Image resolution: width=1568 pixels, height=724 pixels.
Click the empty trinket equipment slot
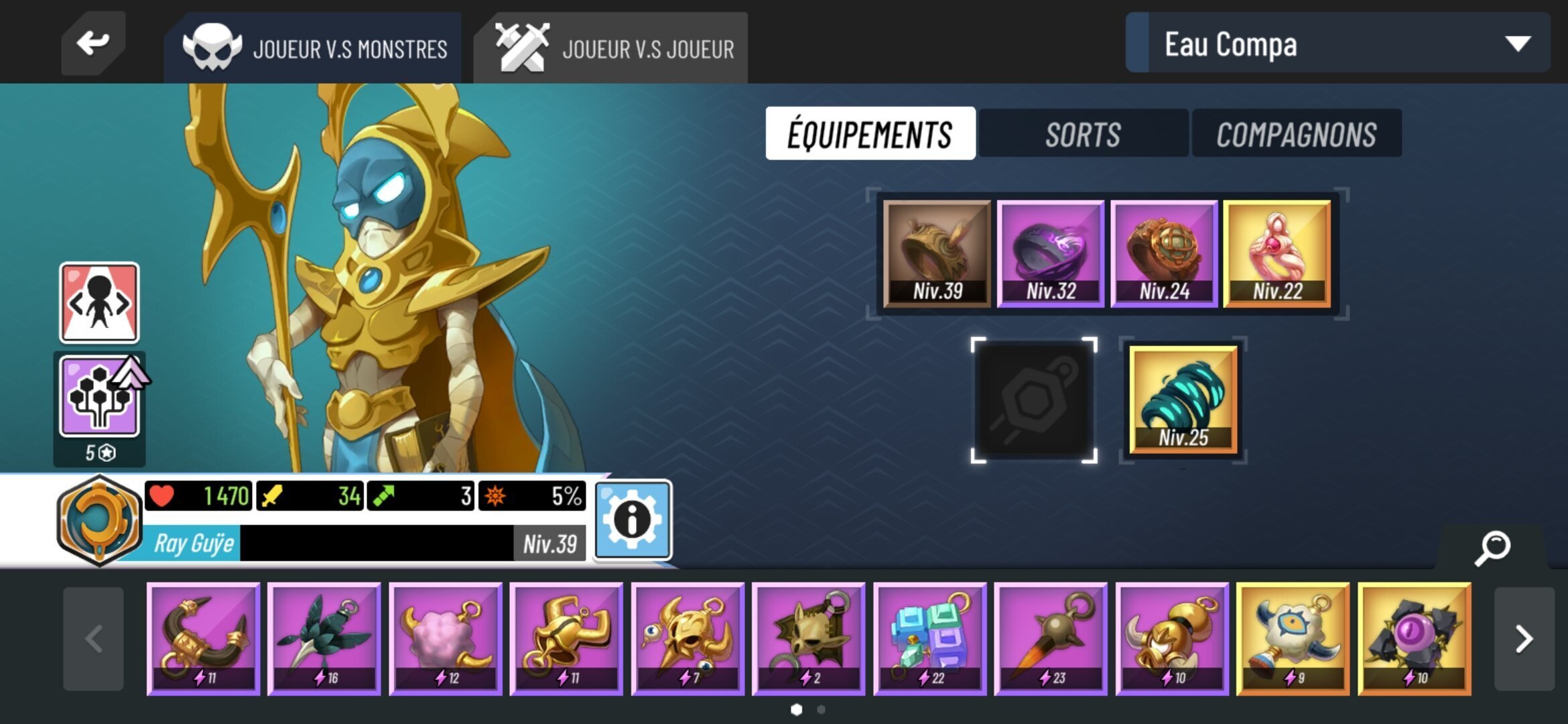tap(1034, 400)
